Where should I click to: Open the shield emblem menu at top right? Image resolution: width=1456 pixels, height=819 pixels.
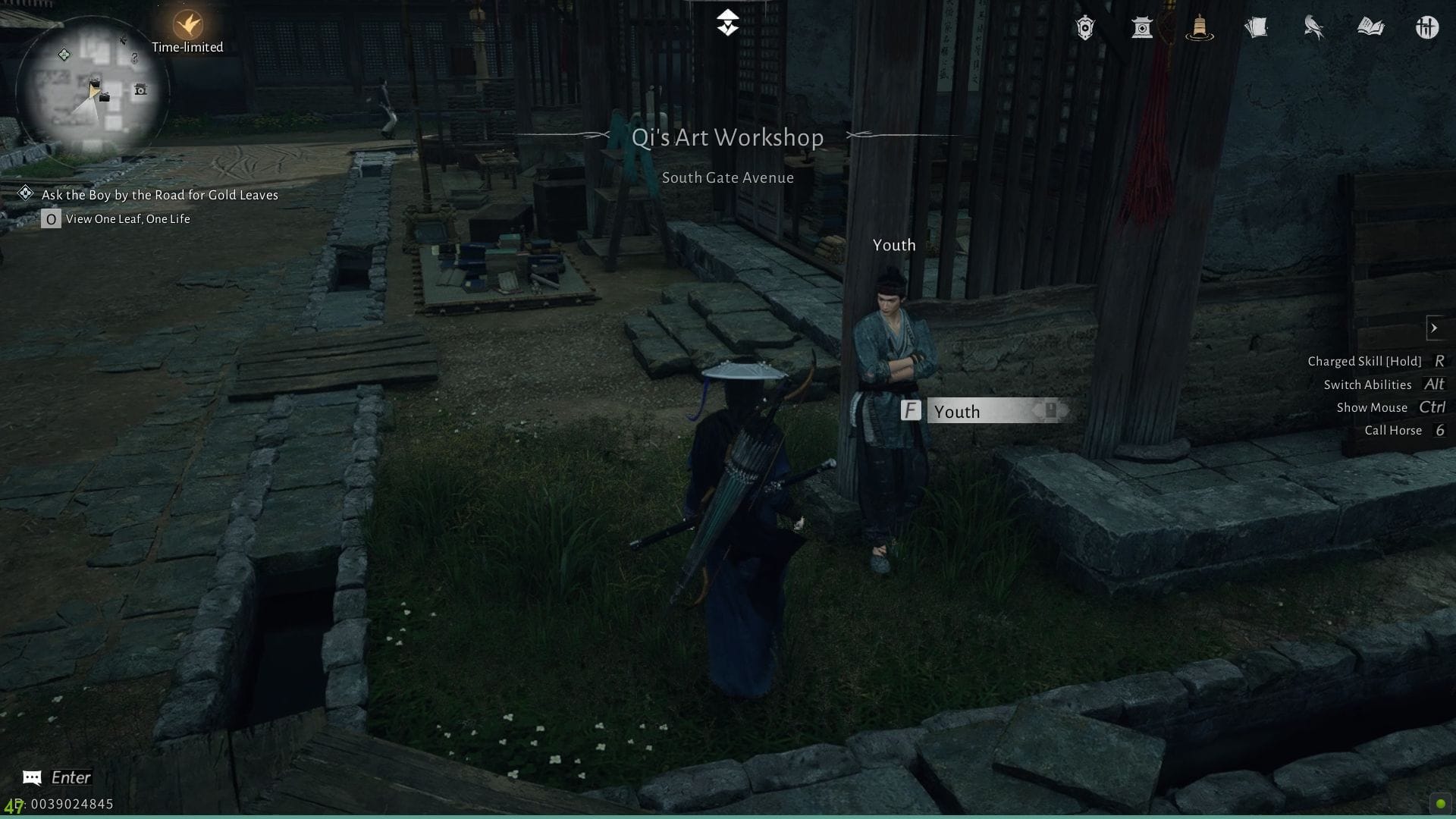pos(1086,27)
